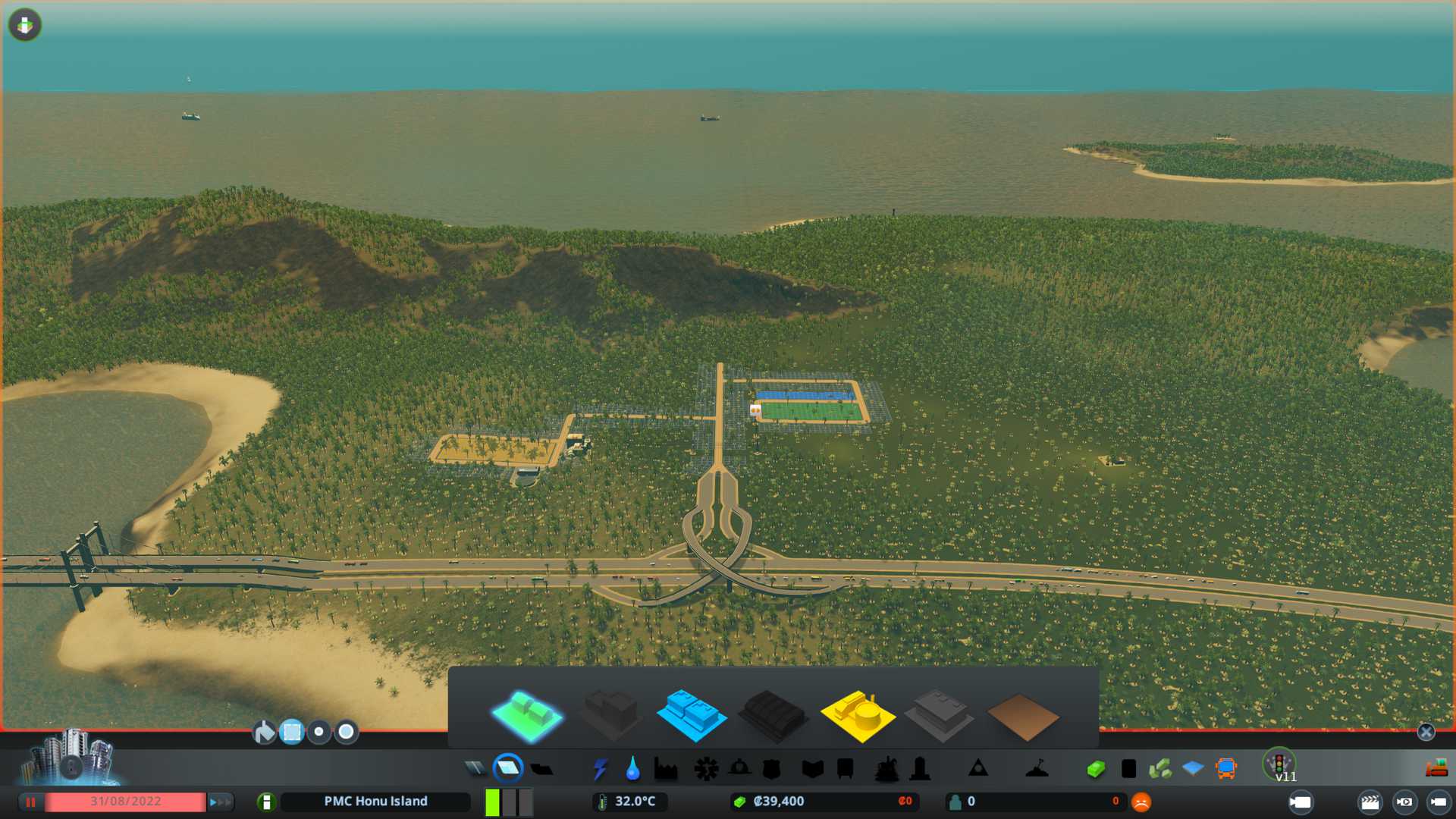
Task: Open the orange bus public transport panel
Action: [x=1225, y=769]
